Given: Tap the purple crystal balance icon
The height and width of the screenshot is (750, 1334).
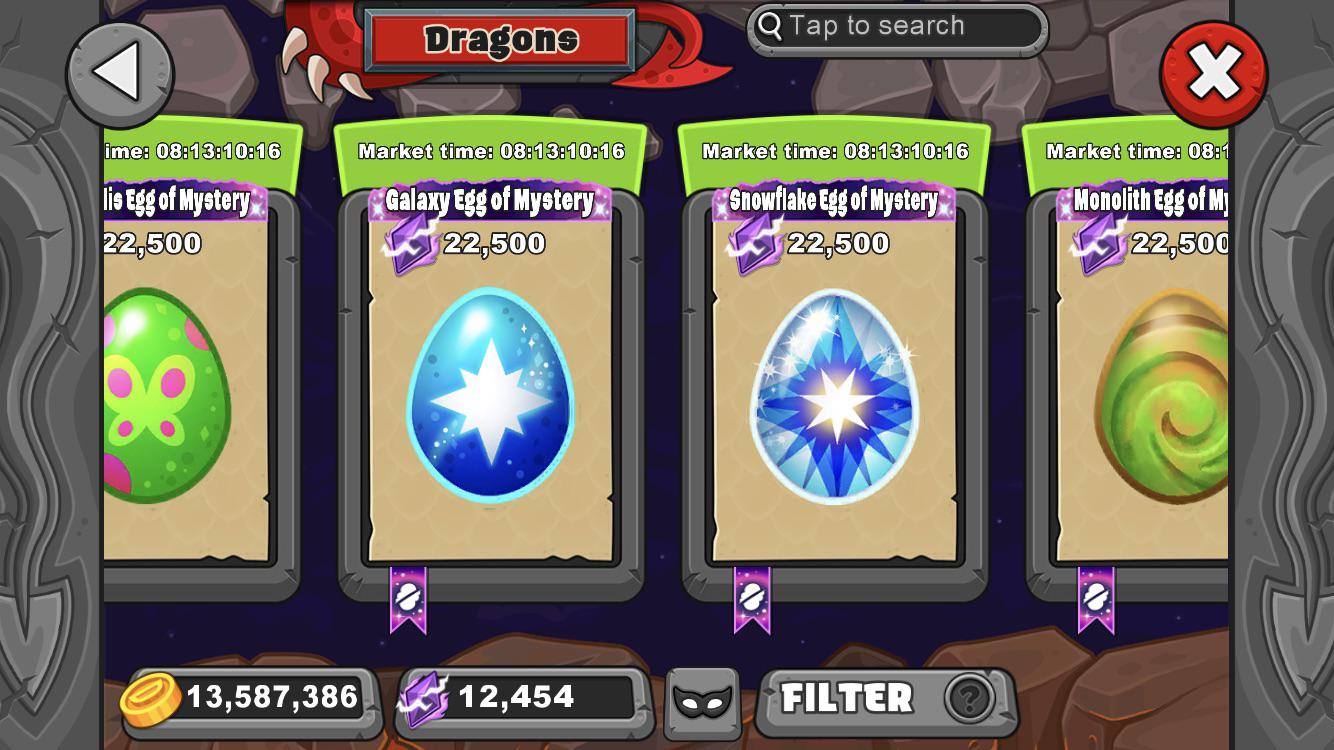Looking at the screenshot, I should point(429,696).
